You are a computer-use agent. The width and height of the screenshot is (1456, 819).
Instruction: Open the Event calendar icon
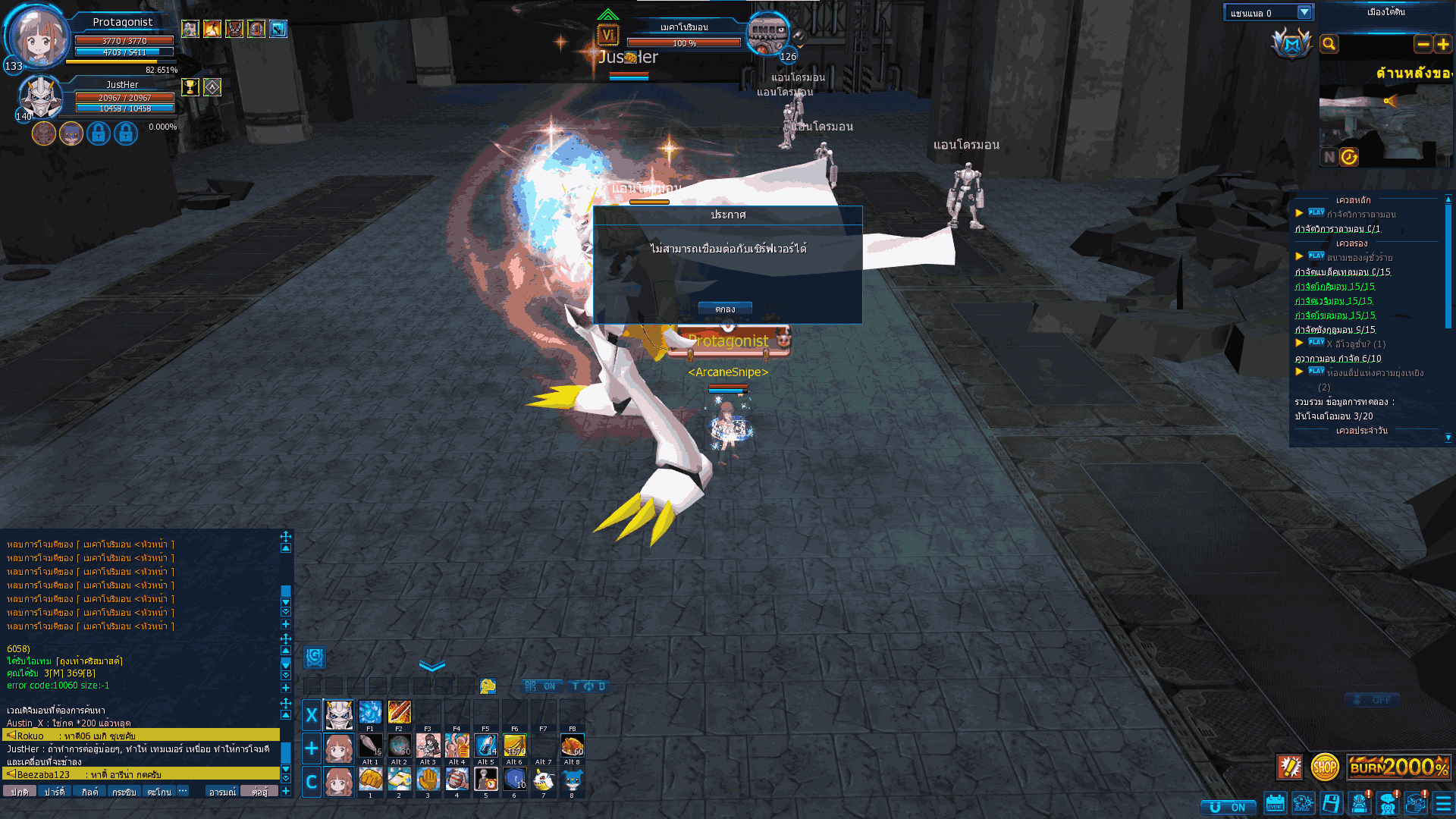click(x=1275, y=805)
